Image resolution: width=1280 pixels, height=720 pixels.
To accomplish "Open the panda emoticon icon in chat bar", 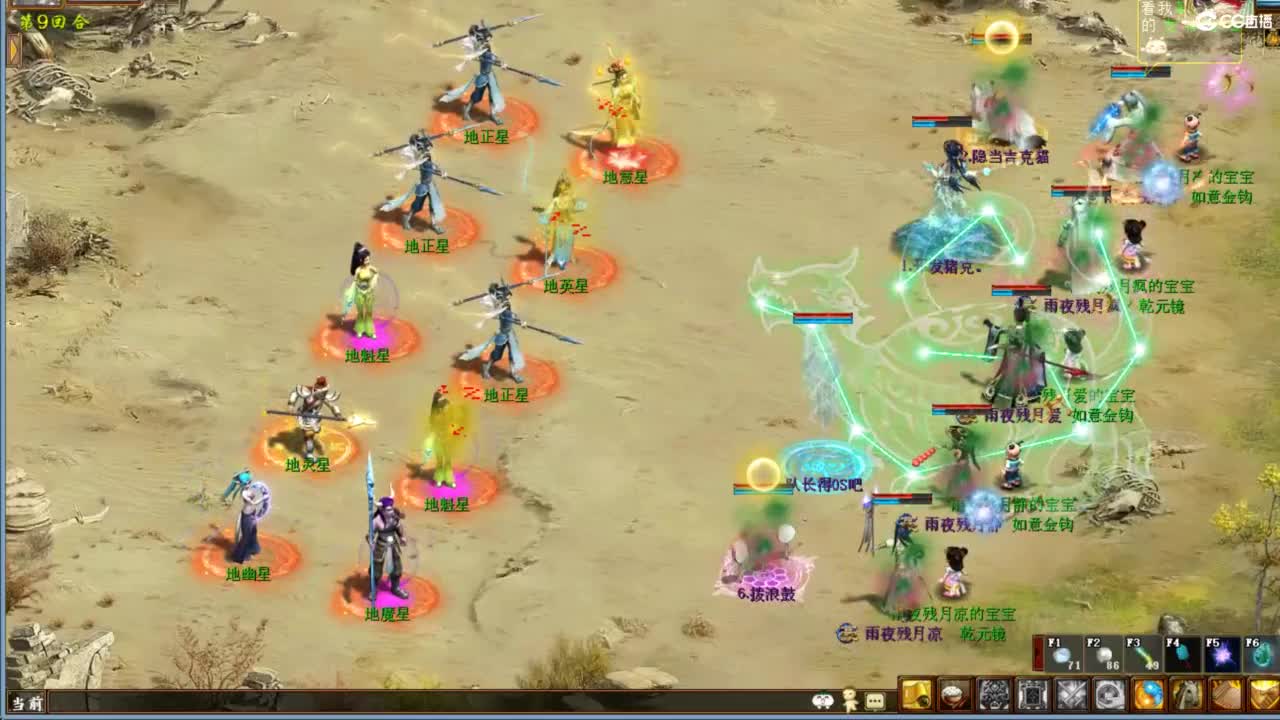I will (x=821, y=698).
